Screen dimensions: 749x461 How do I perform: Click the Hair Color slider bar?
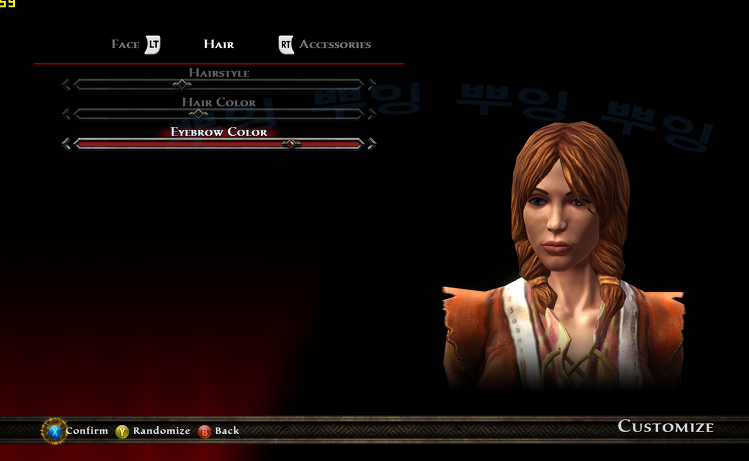coord(218,114)
